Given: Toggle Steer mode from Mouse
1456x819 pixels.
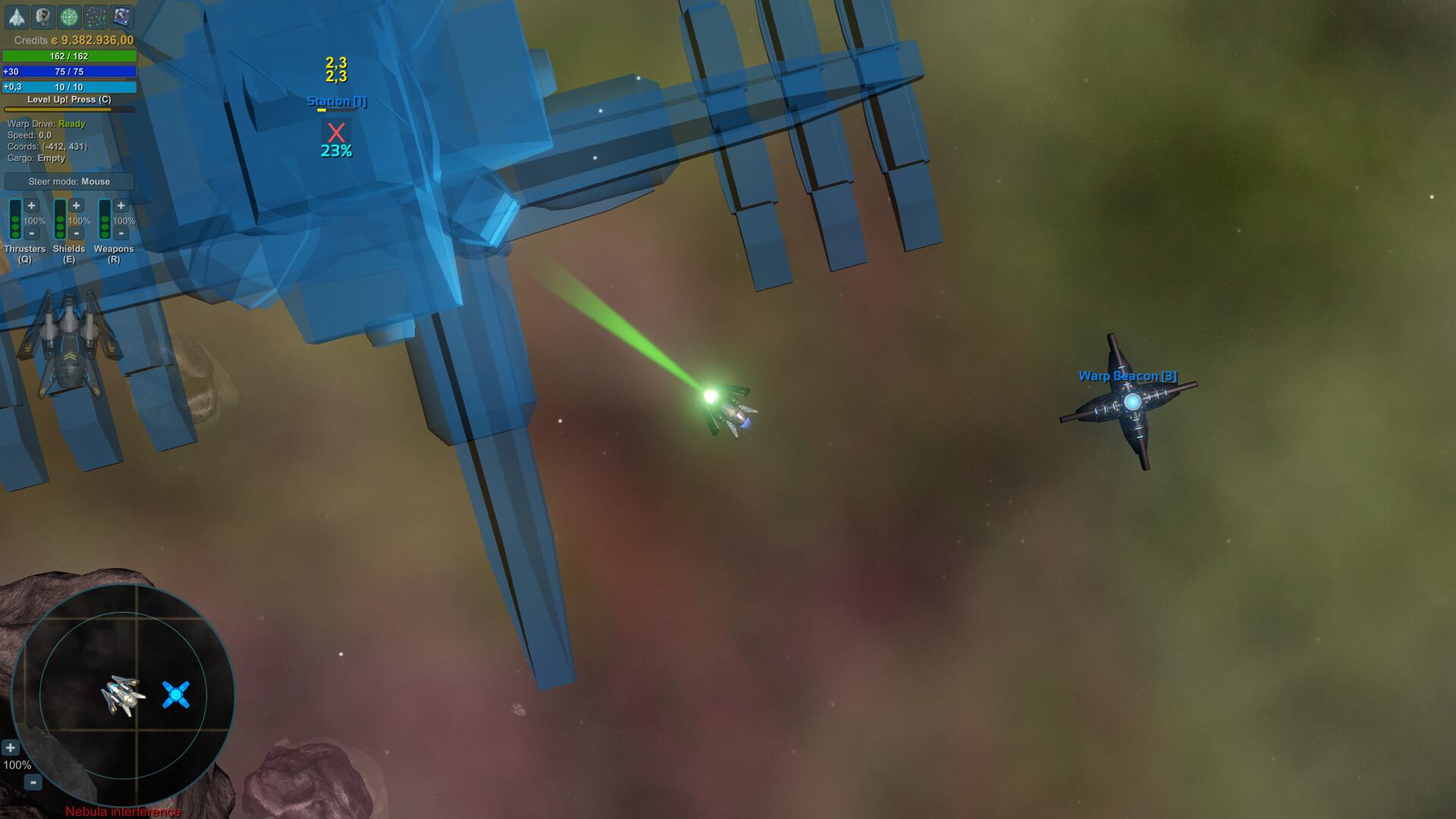Looking at the screenshot, I should pos(68,181).
